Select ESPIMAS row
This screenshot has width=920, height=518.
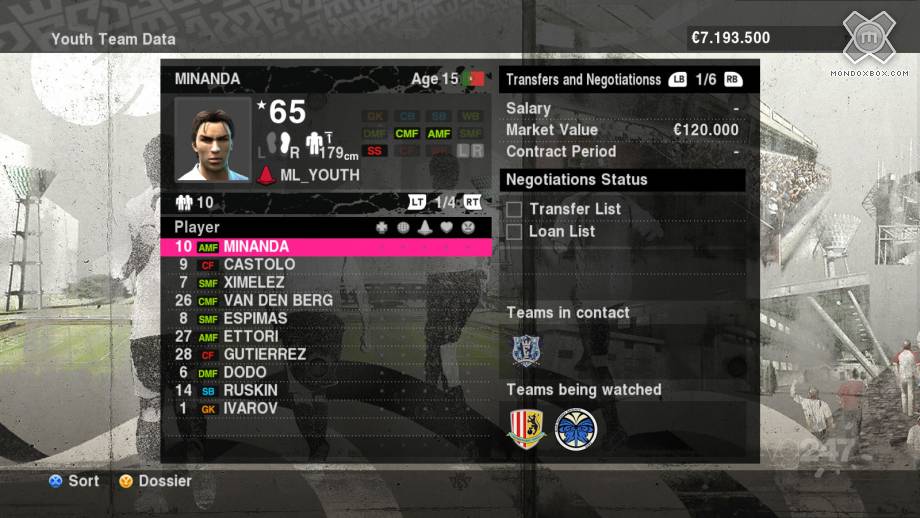point(255,318)
